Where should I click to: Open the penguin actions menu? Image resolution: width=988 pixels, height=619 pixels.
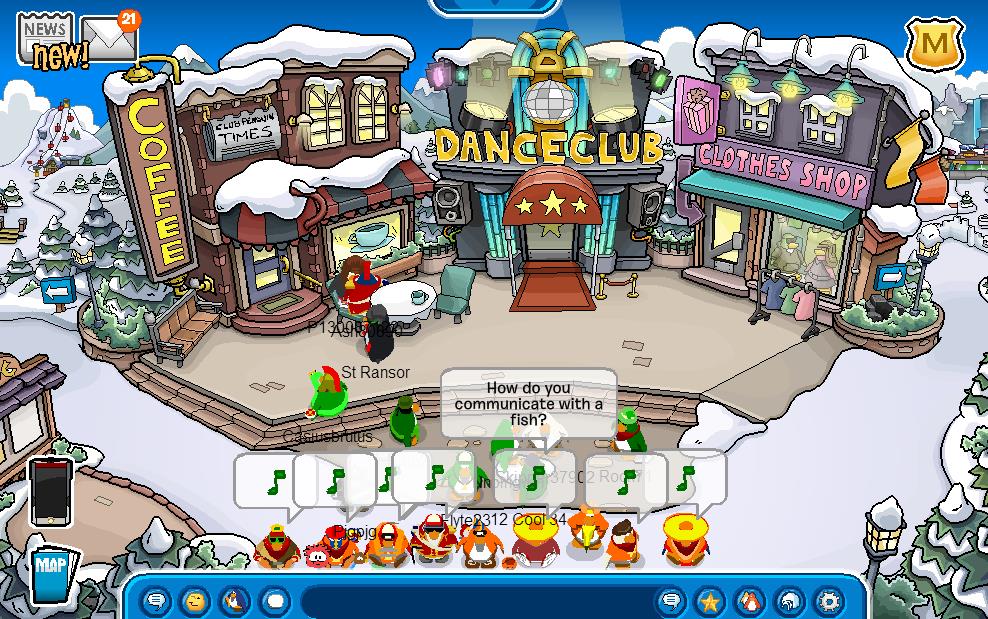[235, 601]
